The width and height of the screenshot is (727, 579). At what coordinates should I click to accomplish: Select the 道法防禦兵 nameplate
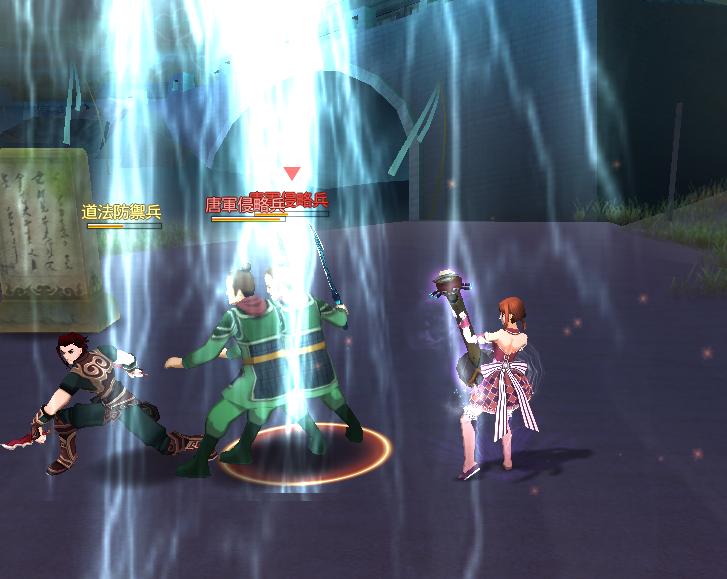pos(121,212)
